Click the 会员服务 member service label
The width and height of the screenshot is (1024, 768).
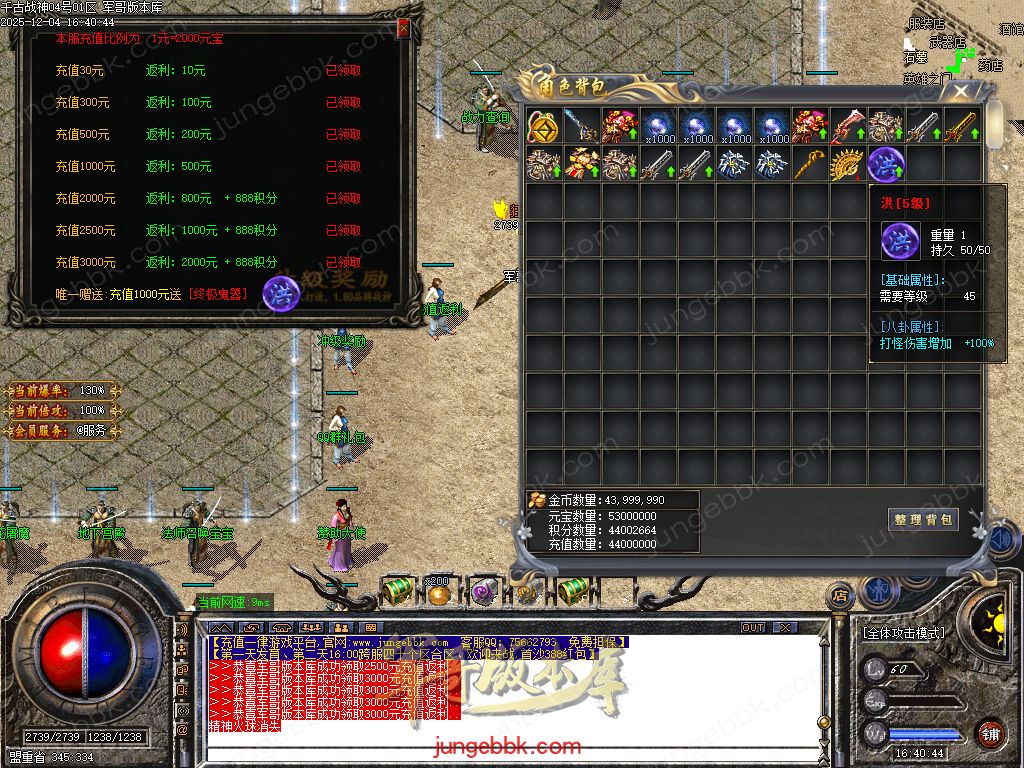pos(62,431)
